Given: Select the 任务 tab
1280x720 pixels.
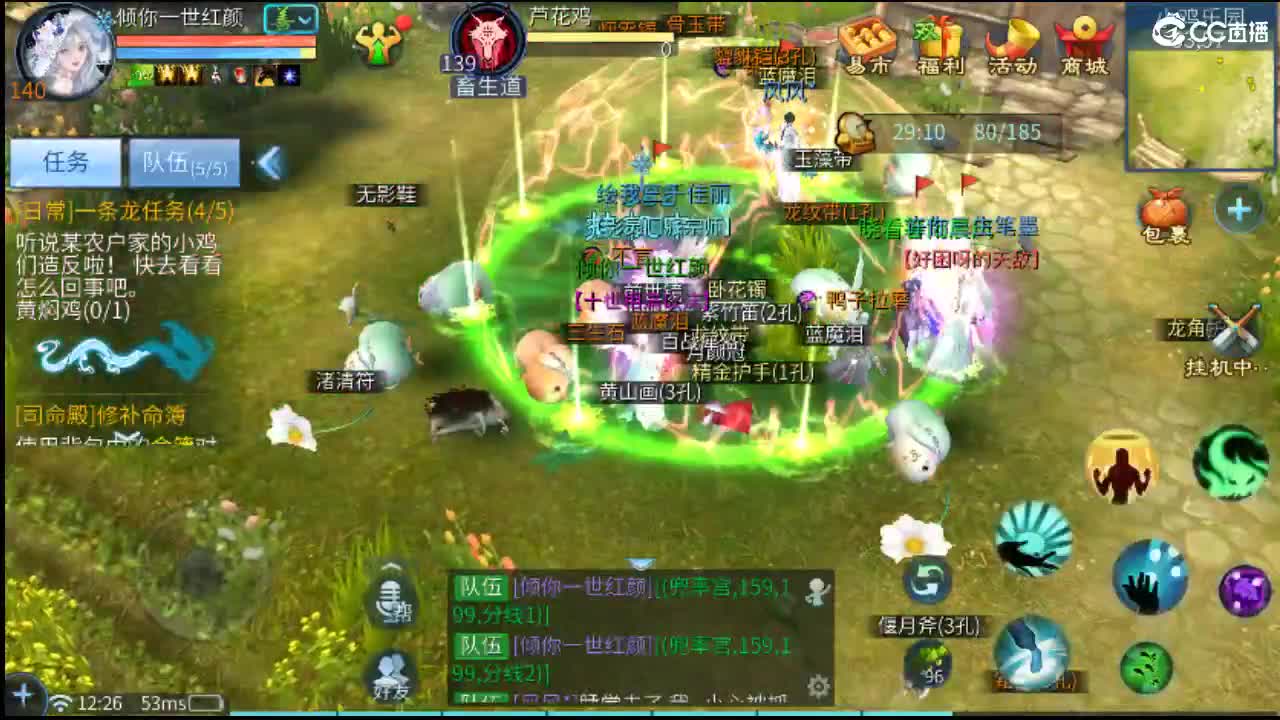Looking at the screenshot, I should [x=68, y=163].
